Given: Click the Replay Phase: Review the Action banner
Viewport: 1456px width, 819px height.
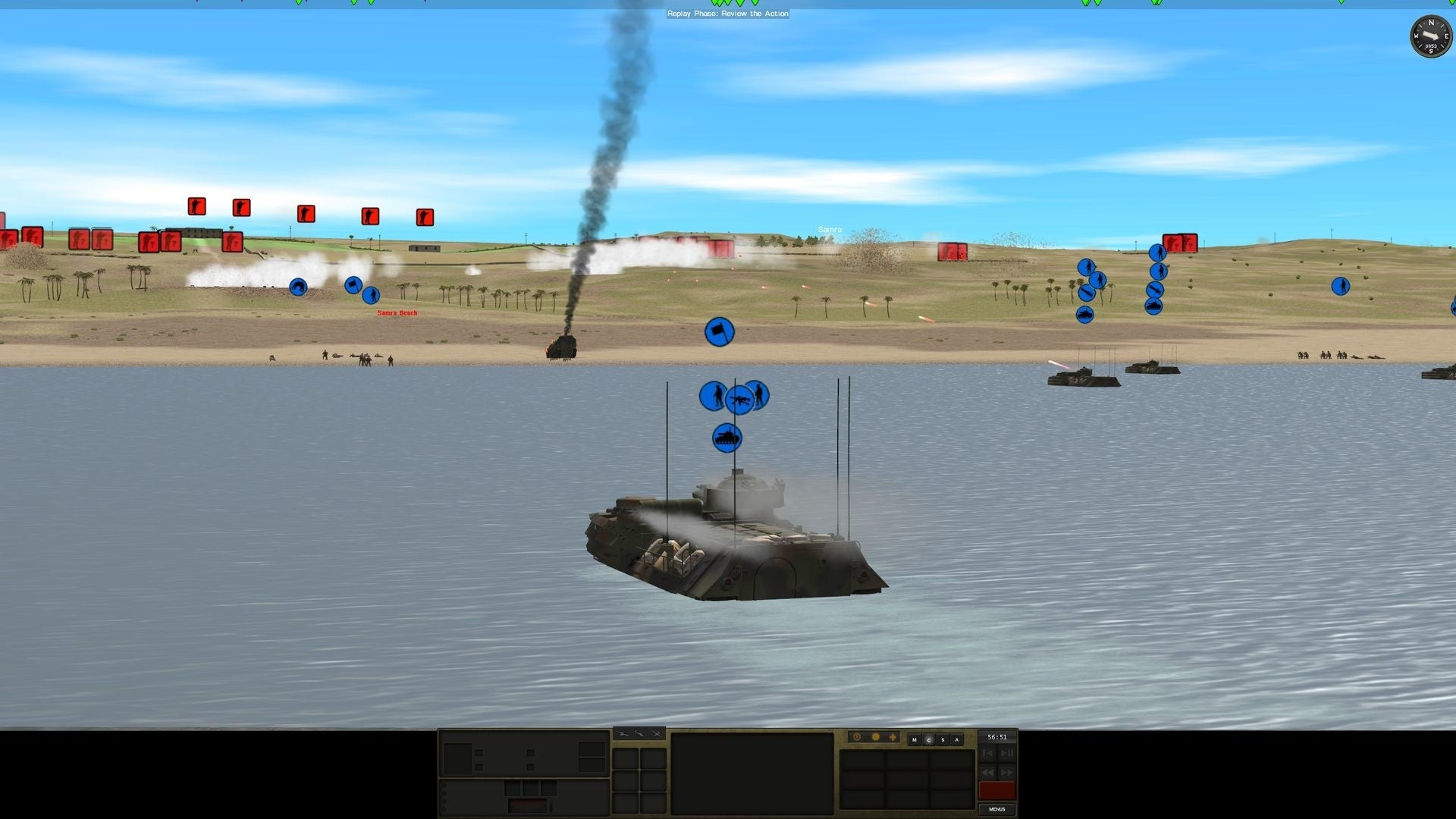Looking at the screenshot, I should click(x=727, y=14).
